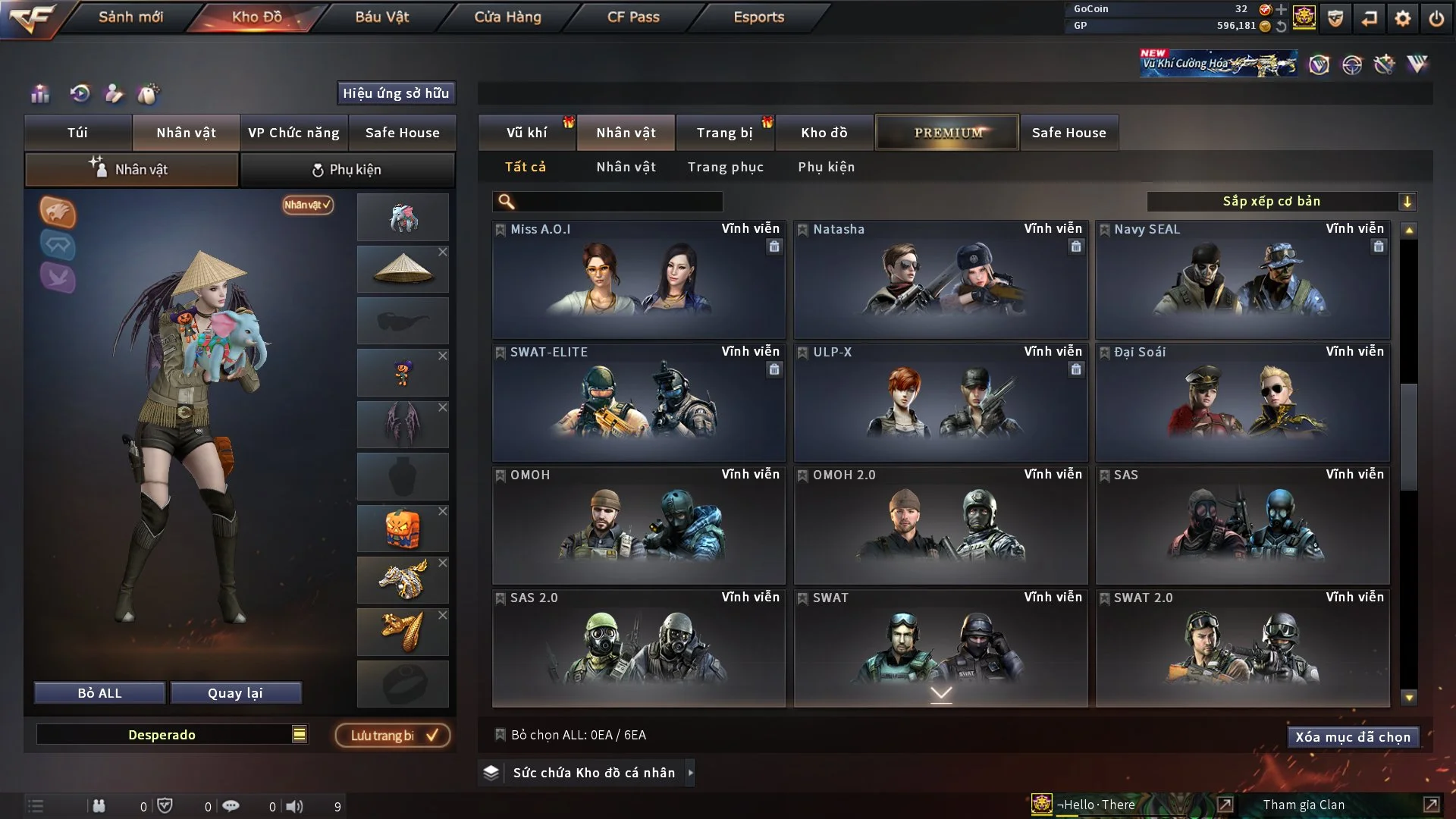Open the settings gear icon

pyautogui.click(x=1403, y=18)
